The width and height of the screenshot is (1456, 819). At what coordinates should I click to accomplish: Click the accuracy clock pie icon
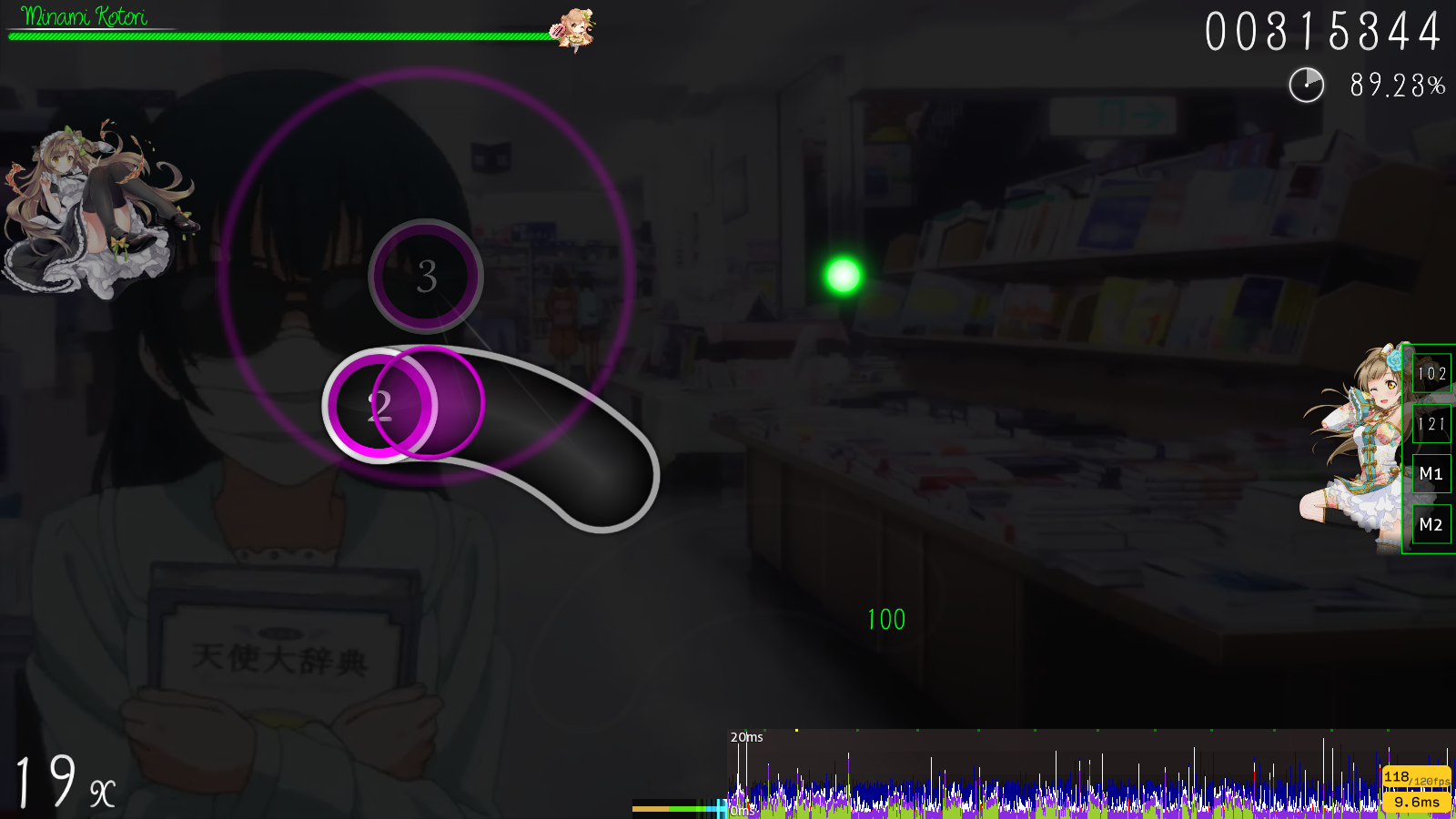(1306, 87)
